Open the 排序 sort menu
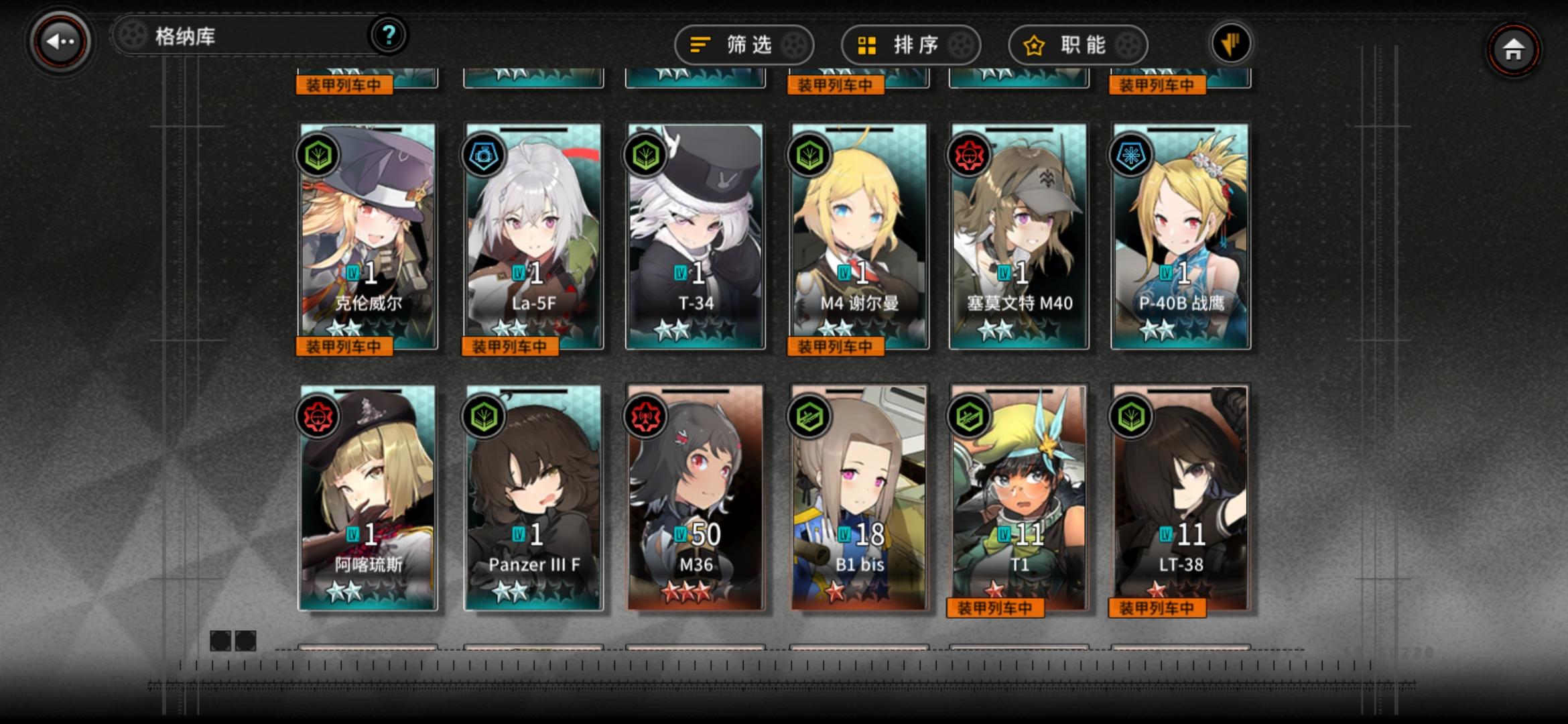The image size is (1568, 724). [910, 44]
